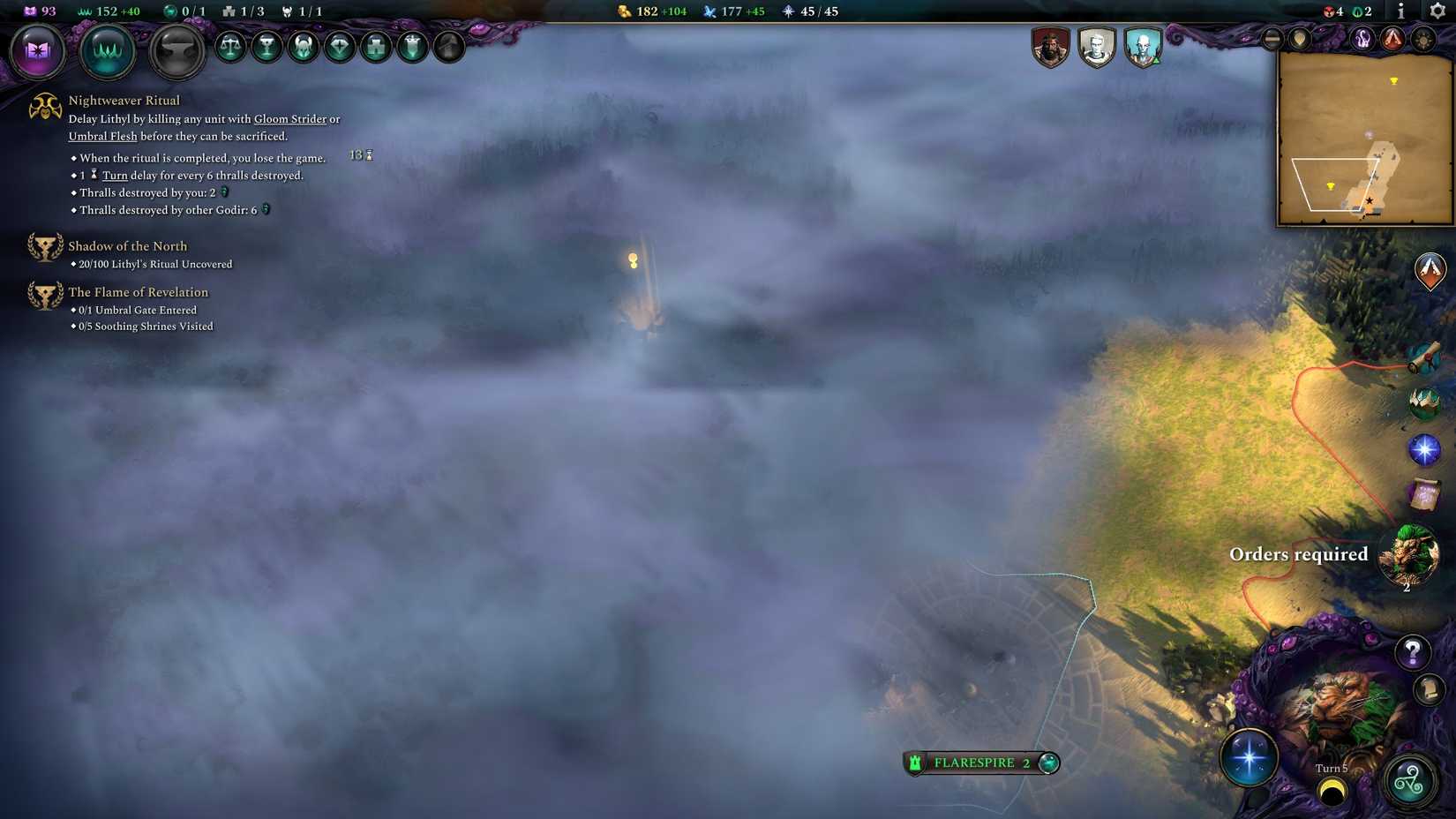The width and height of the screenshot is (1456, 819).
Task: Toggle the gold pin overlay left of the map filters
Action: 1299,40
